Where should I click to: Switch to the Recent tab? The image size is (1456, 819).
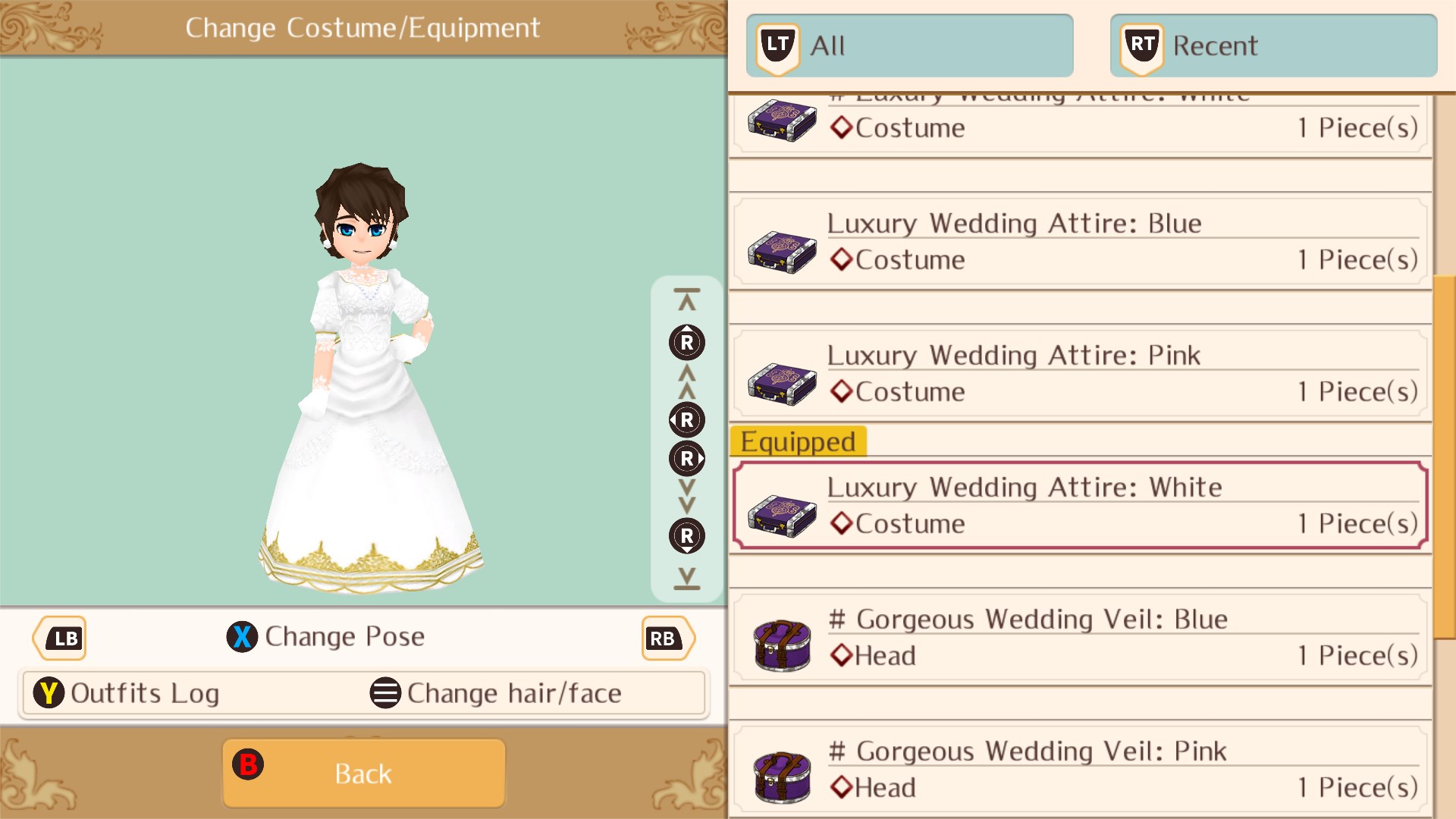[1274, 45]
